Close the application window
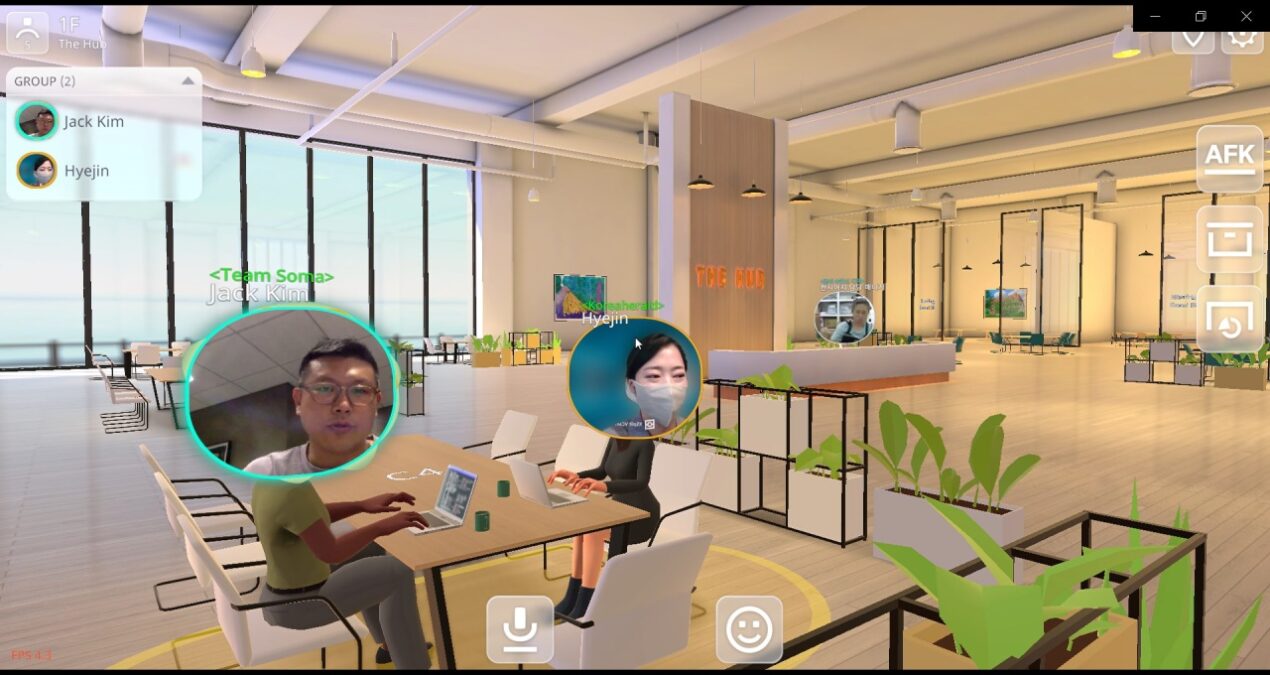The width and height of the screenshot is (1270, 675). click(x=1246, y=16)
